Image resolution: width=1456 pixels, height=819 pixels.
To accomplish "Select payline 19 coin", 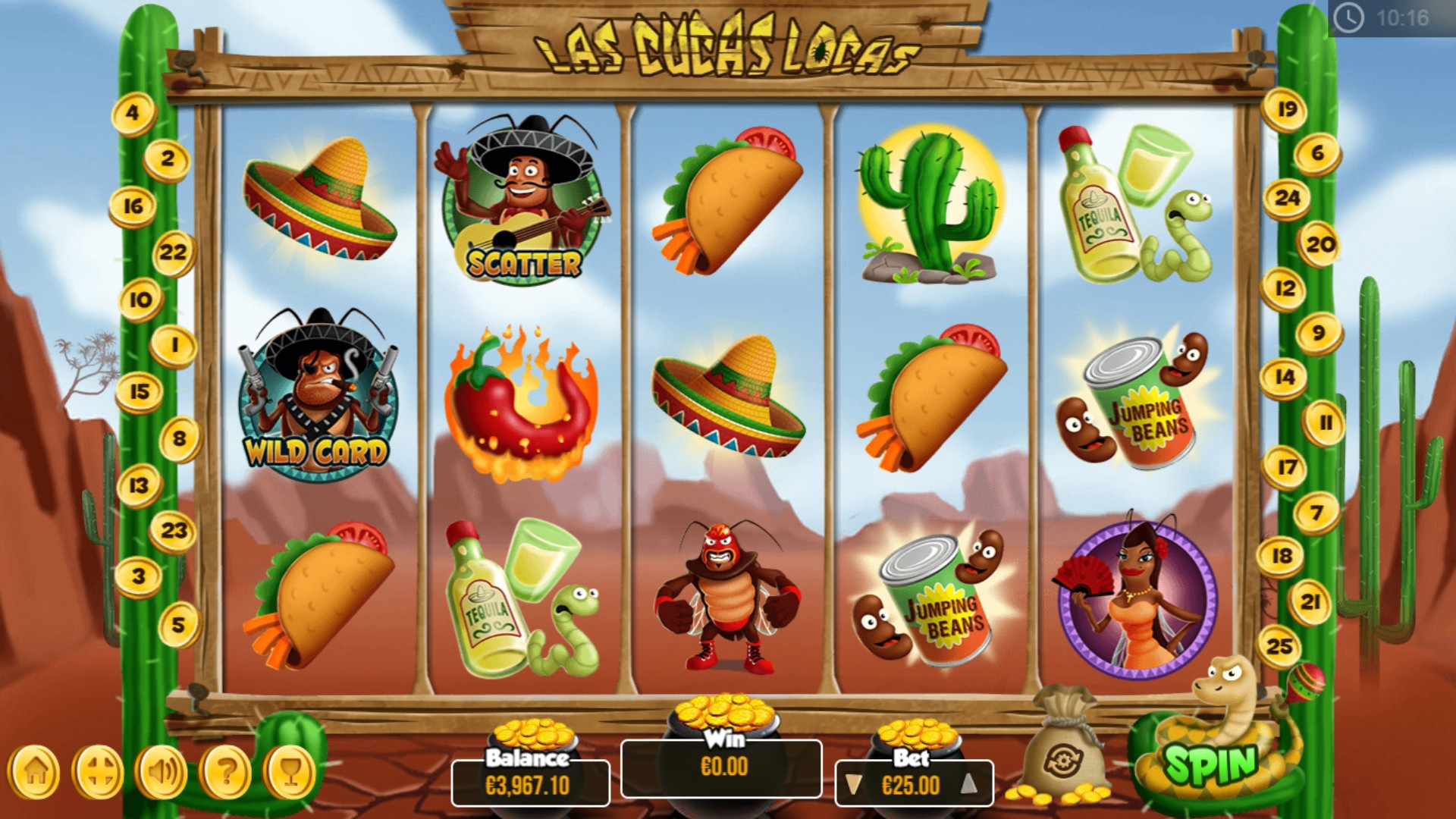I will tap(1286, 110).
